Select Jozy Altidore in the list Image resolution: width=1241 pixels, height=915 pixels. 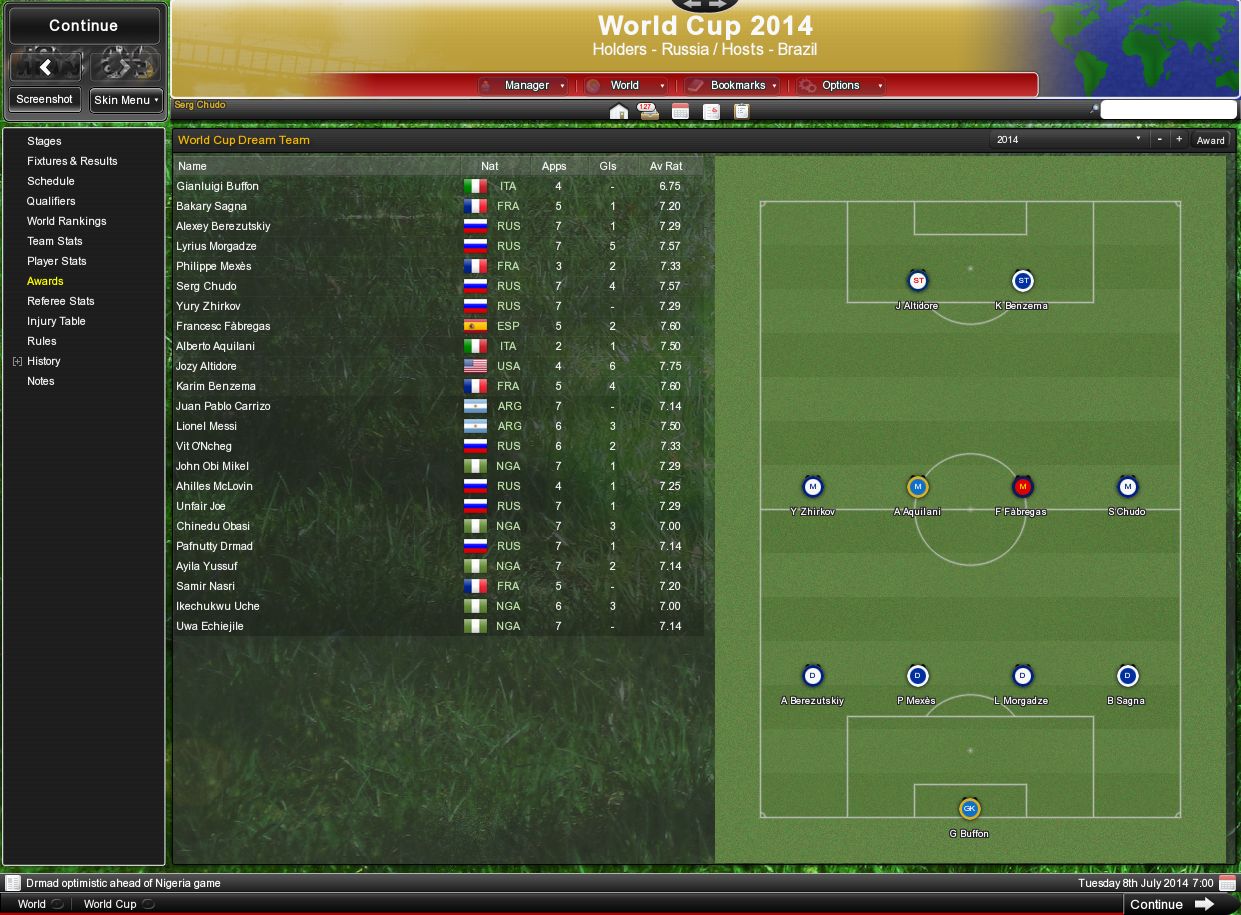point(207,366)
